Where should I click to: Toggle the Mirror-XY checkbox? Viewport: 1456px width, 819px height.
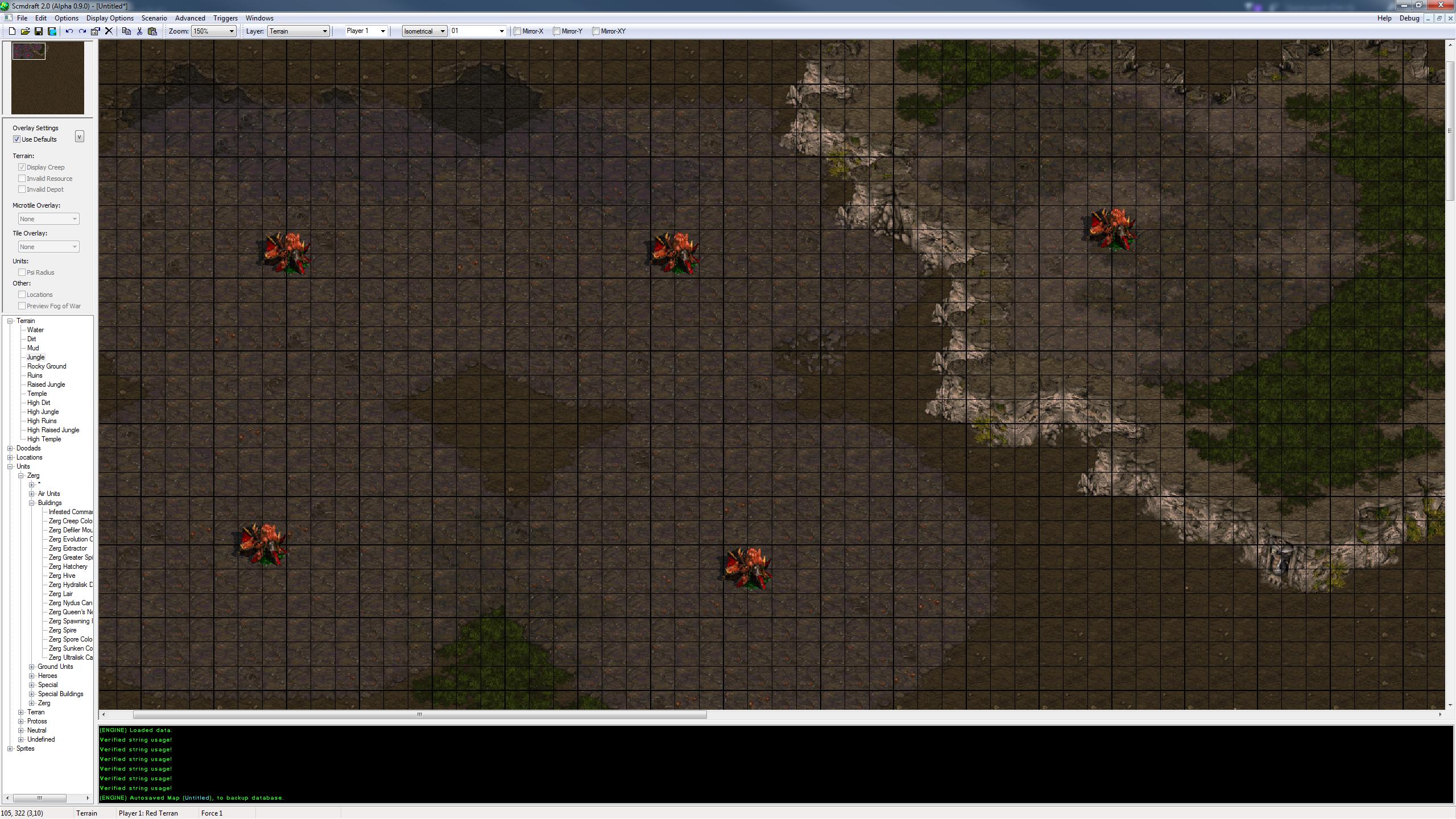(x=595, y=31)
